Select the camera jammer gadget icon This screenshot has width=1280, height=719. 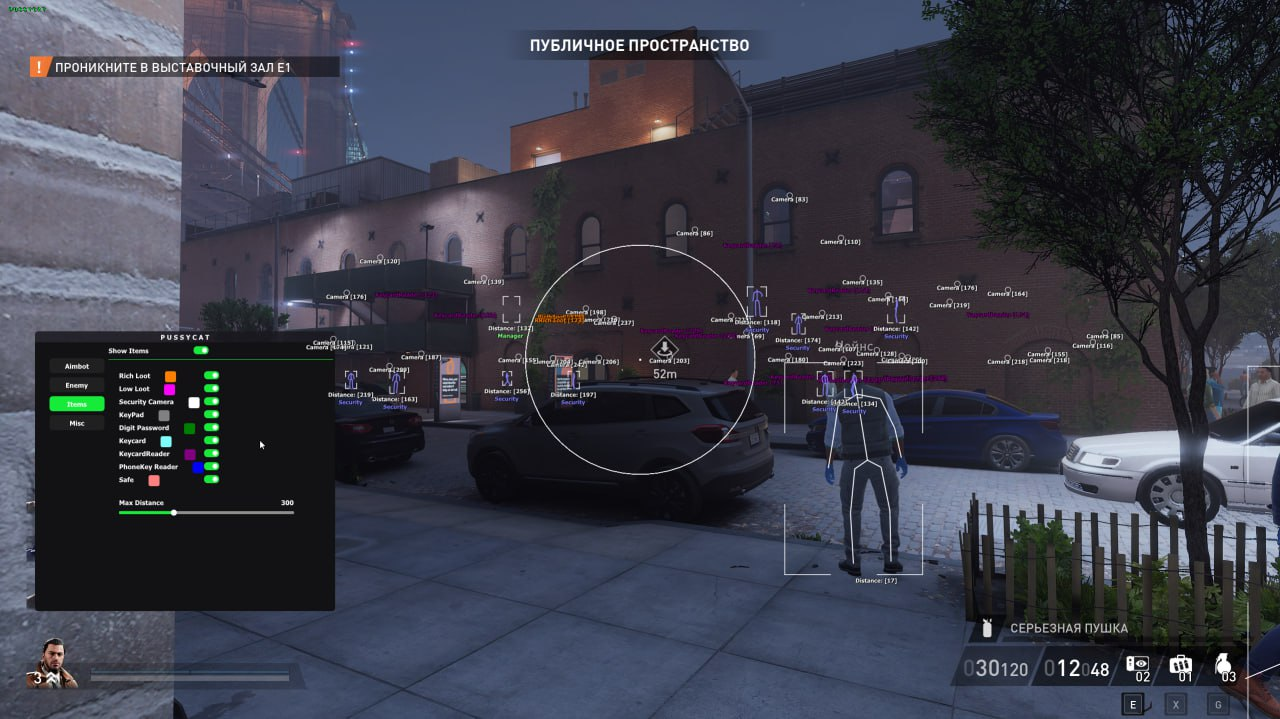(x=1137, y=666)
